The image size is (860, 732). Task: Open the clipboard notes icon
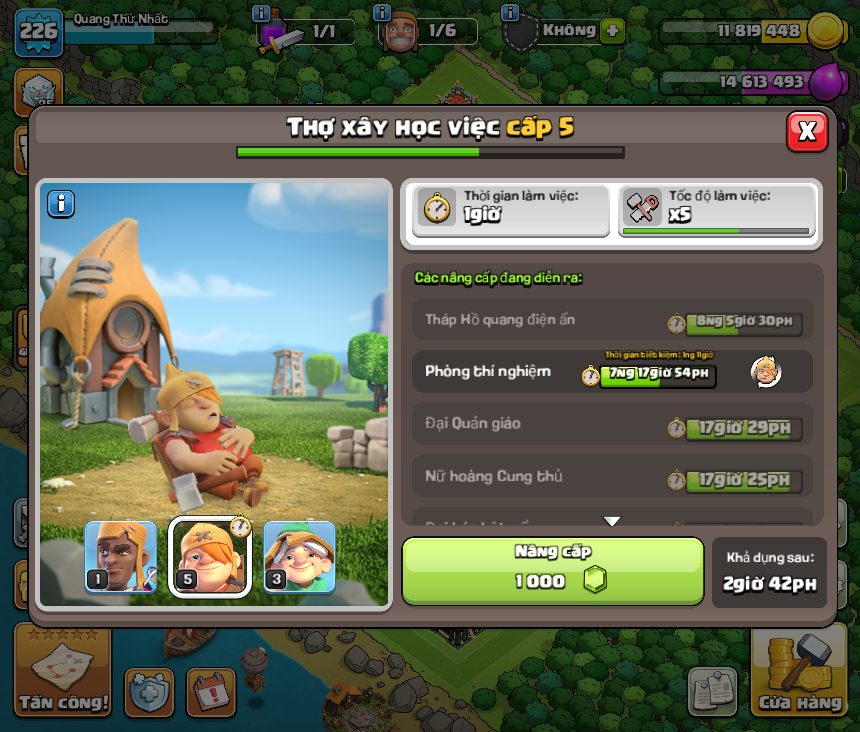712,691
